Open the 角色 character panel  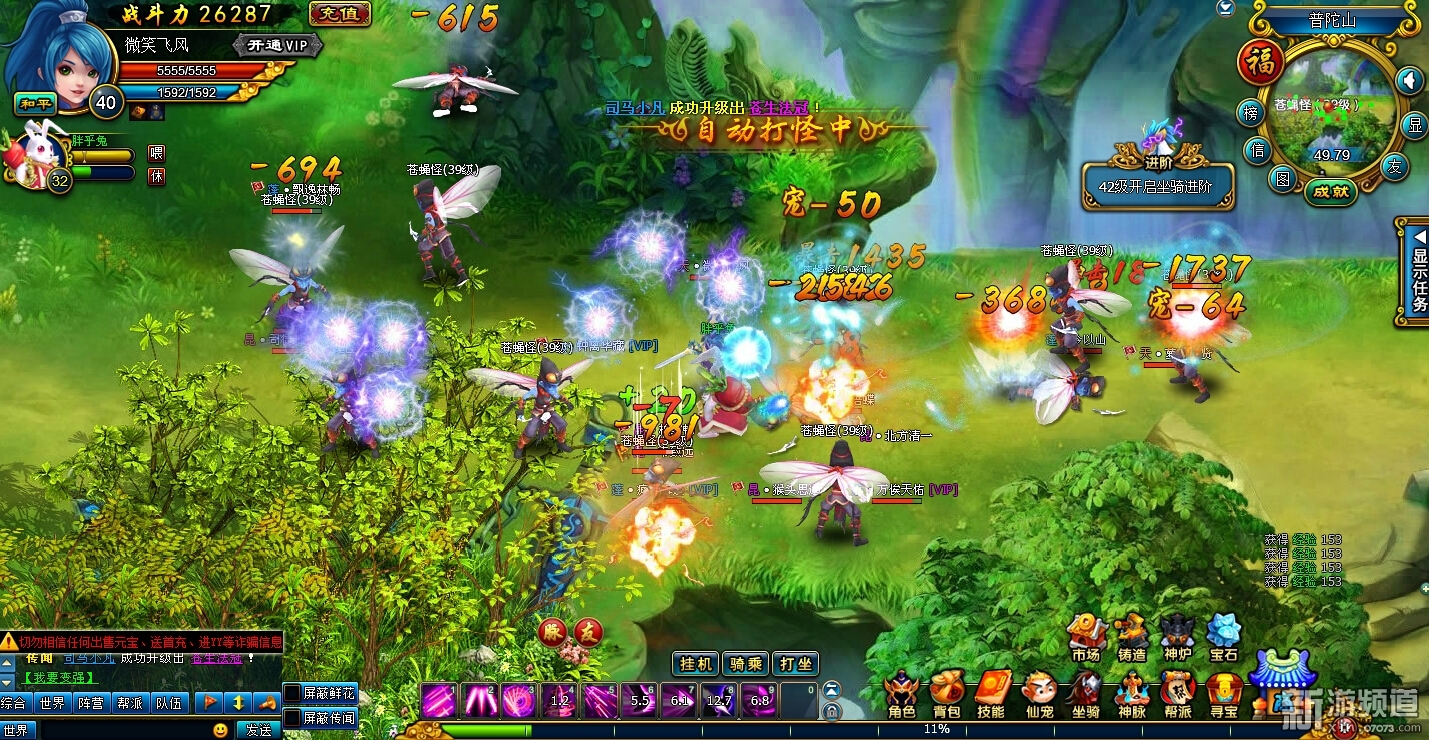click(901, 692)
